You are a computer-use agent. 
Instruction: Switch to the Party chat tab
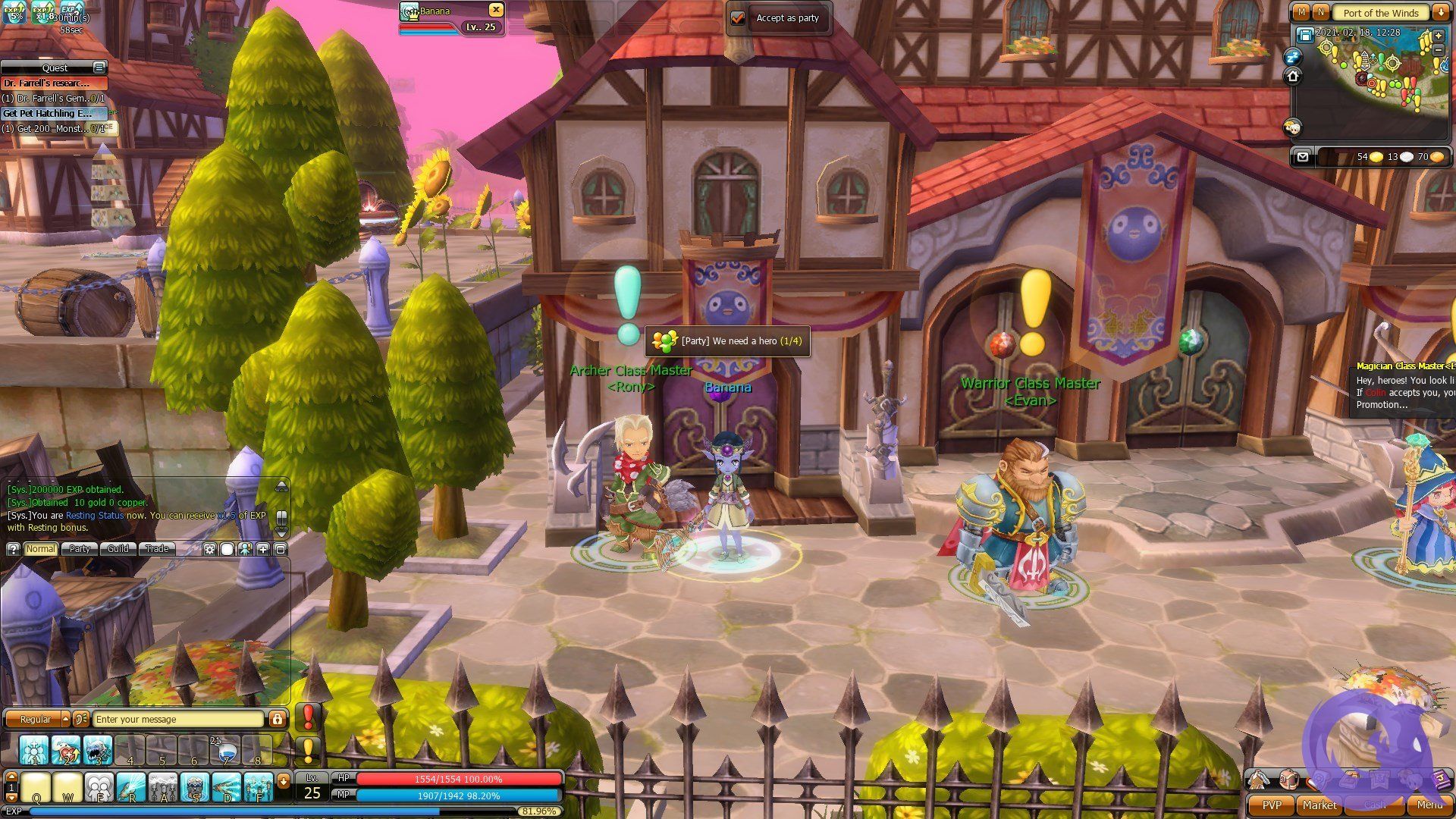click(80, 549)
